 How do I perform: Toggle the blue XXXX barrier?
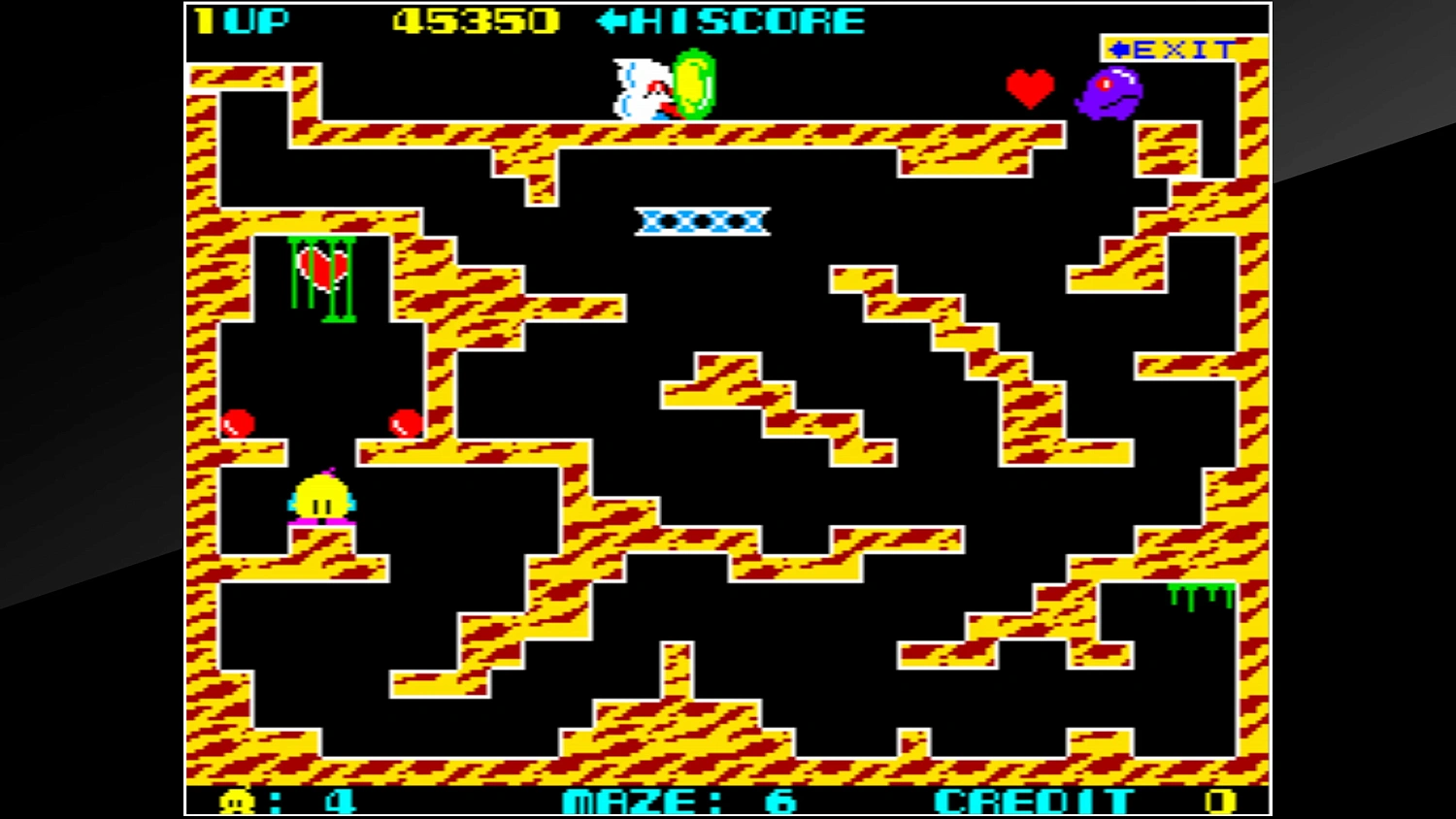coord(701,221)
